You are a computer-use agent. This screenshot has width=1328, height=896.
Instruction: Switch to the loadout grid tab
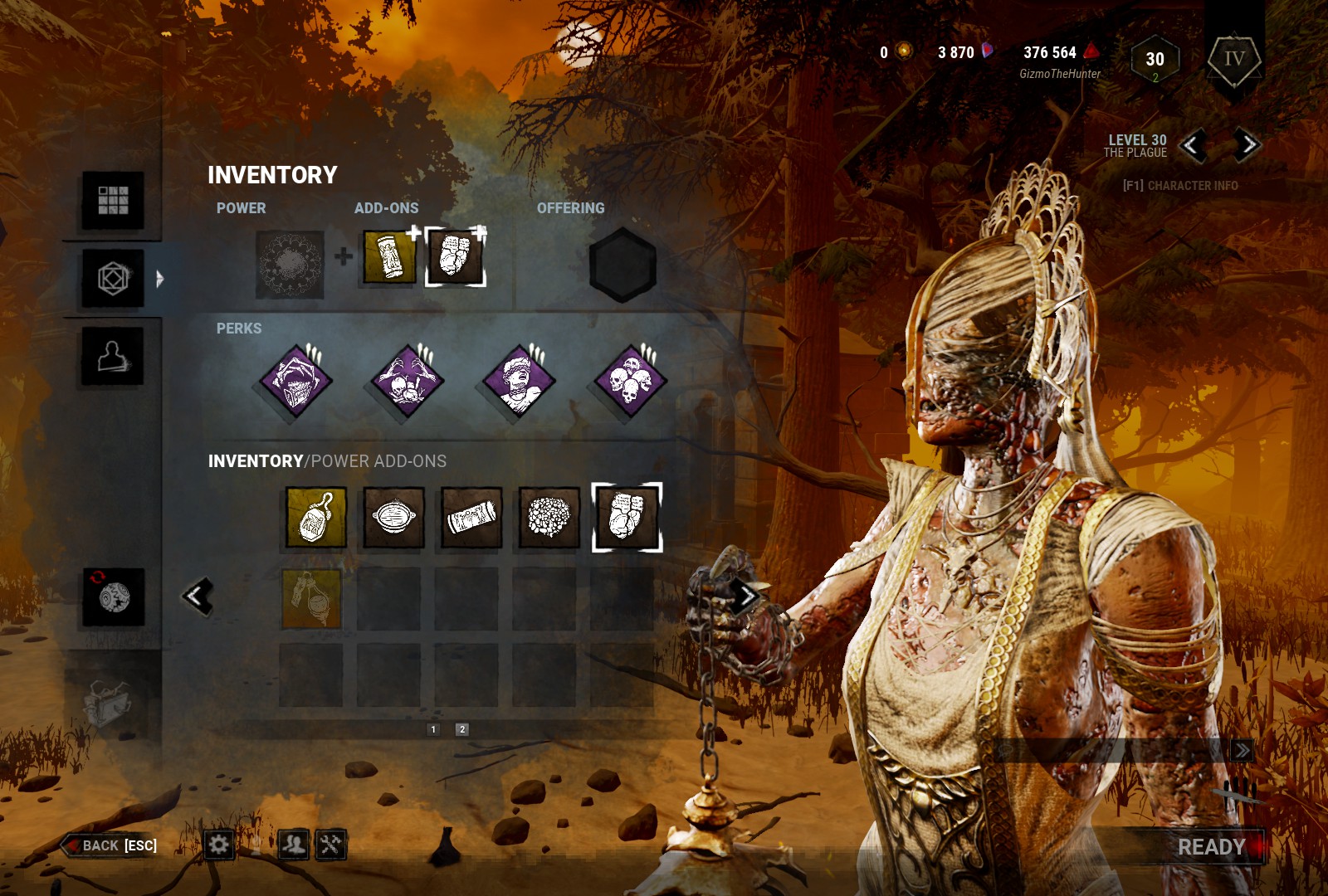(113, 200)
